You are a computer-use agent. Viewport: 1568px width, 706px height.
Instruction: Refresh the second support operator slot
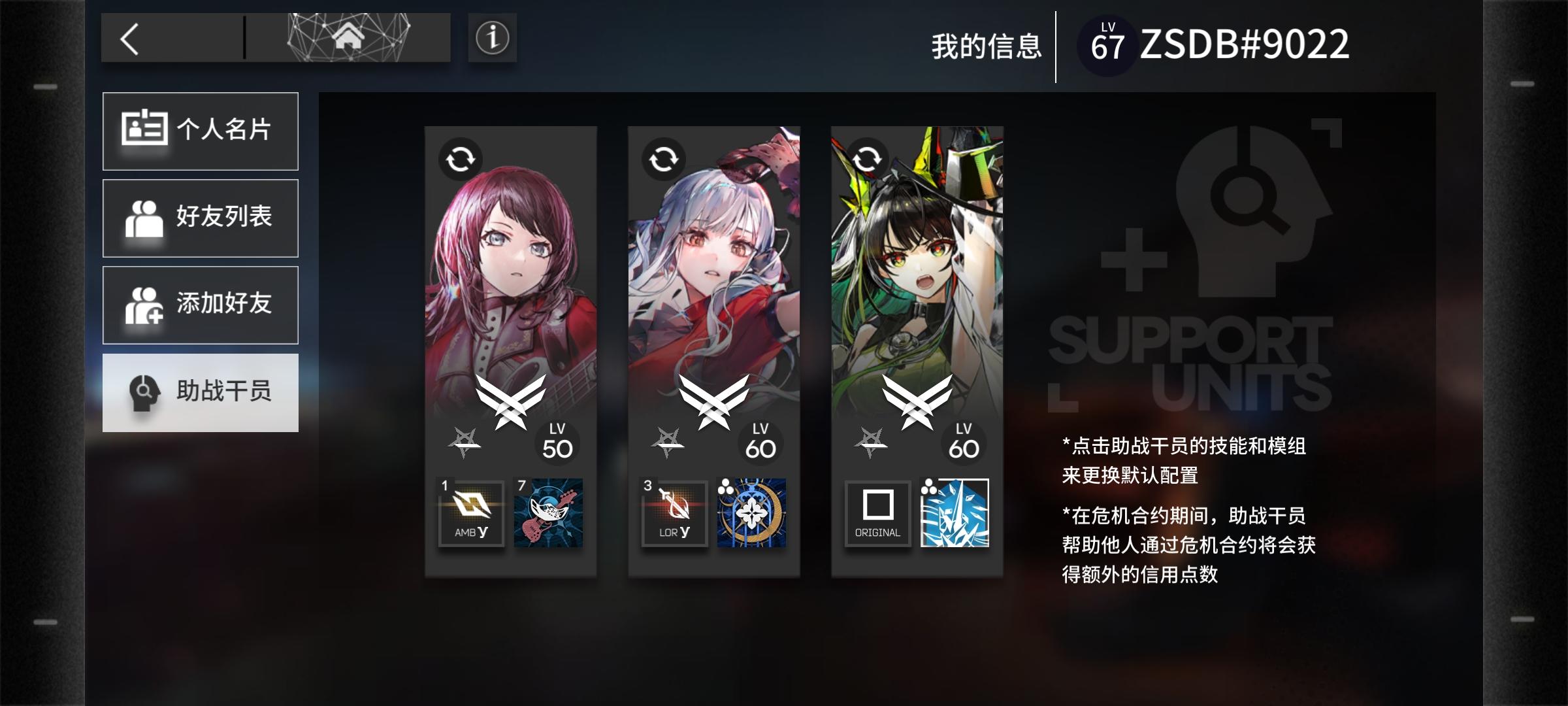(666, 158)
